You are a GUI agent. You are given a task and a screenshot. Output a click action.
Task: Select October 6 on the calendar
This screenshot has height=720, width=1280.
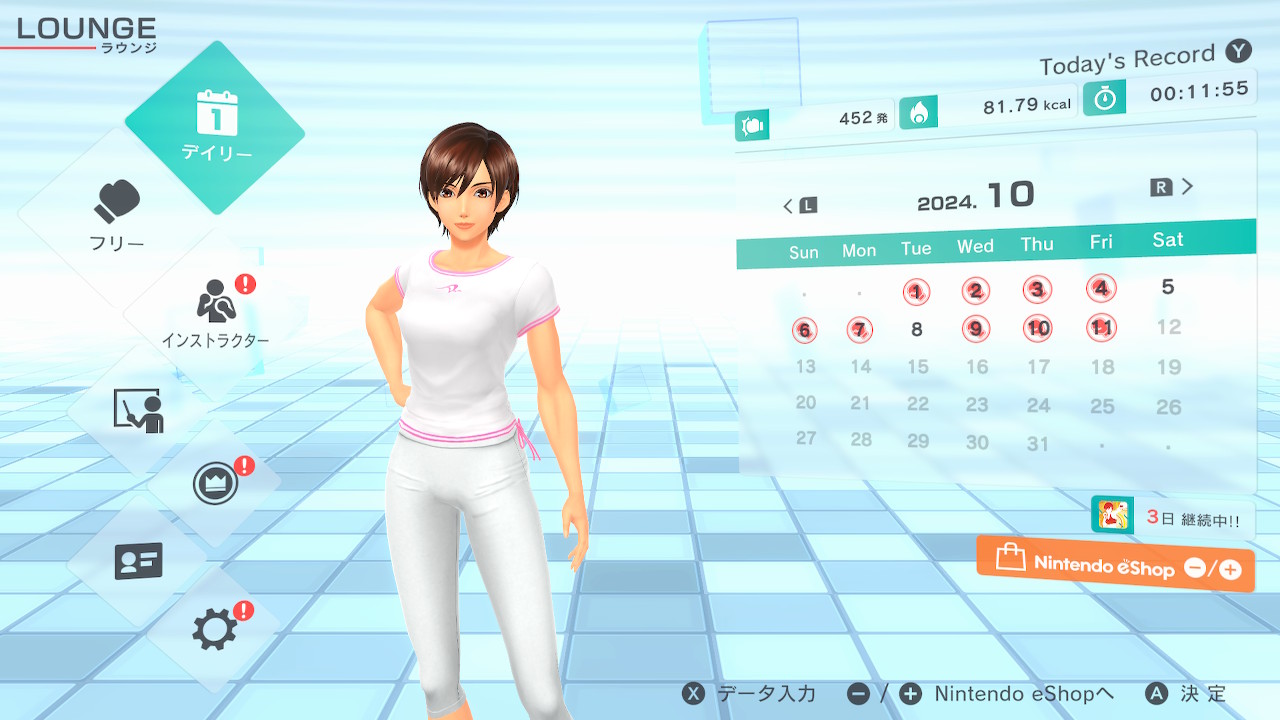click(804, 330)
